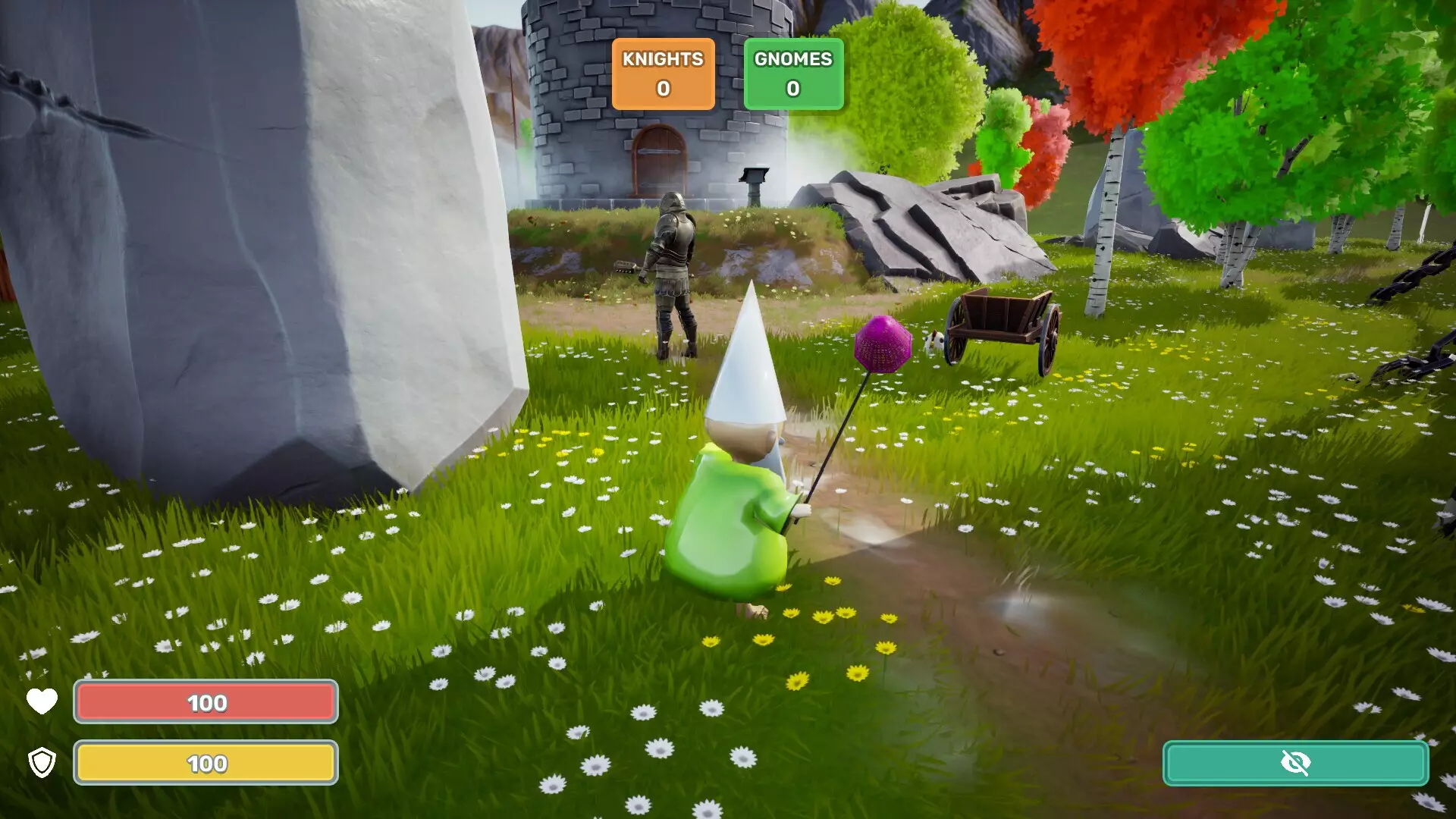
Task: Click the KNIGHTS 0 score counter
Action: coord(663,87)
